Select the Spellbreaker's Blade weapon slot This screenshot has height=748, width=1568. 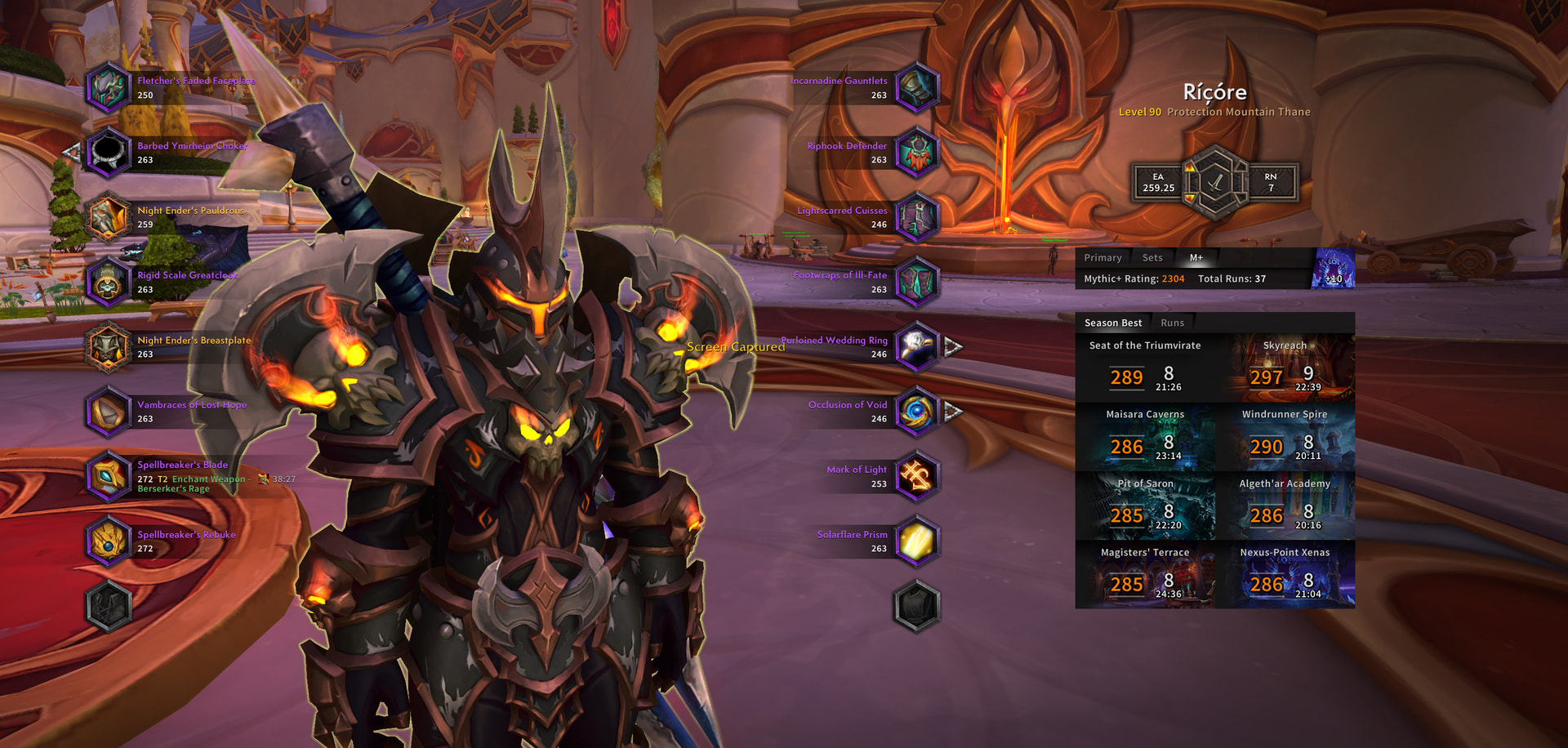[x=109, y=476]
